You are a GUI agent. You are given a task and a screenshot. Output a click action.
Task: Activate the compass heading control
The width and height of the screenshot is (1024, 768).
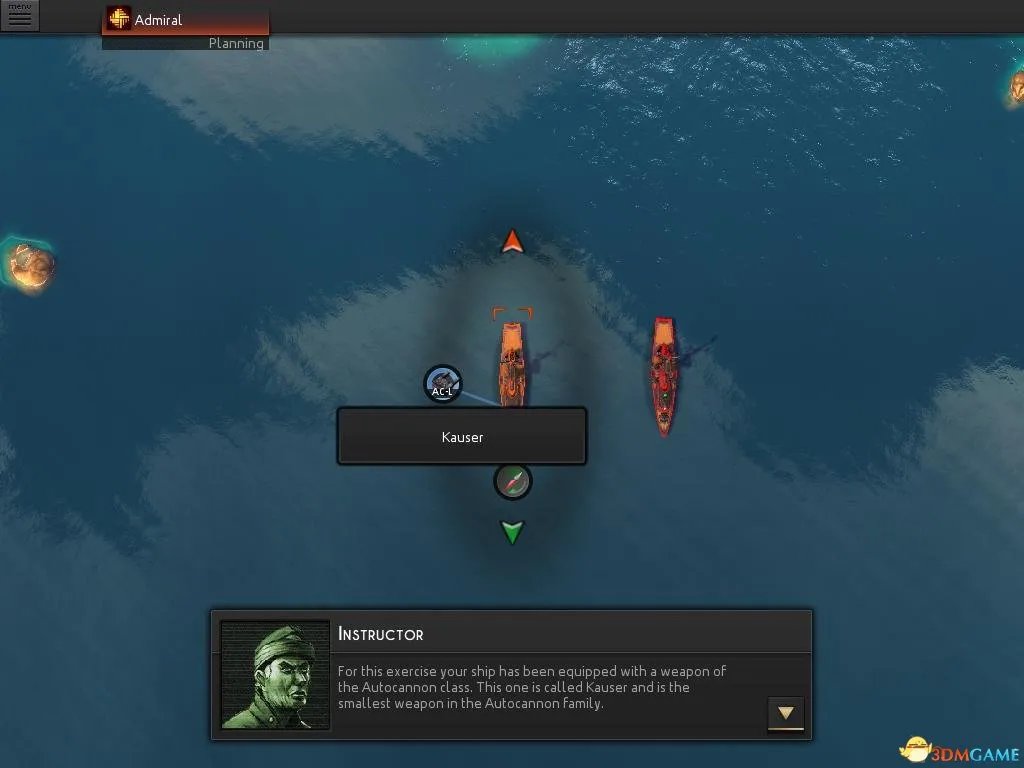click(513, 482)
